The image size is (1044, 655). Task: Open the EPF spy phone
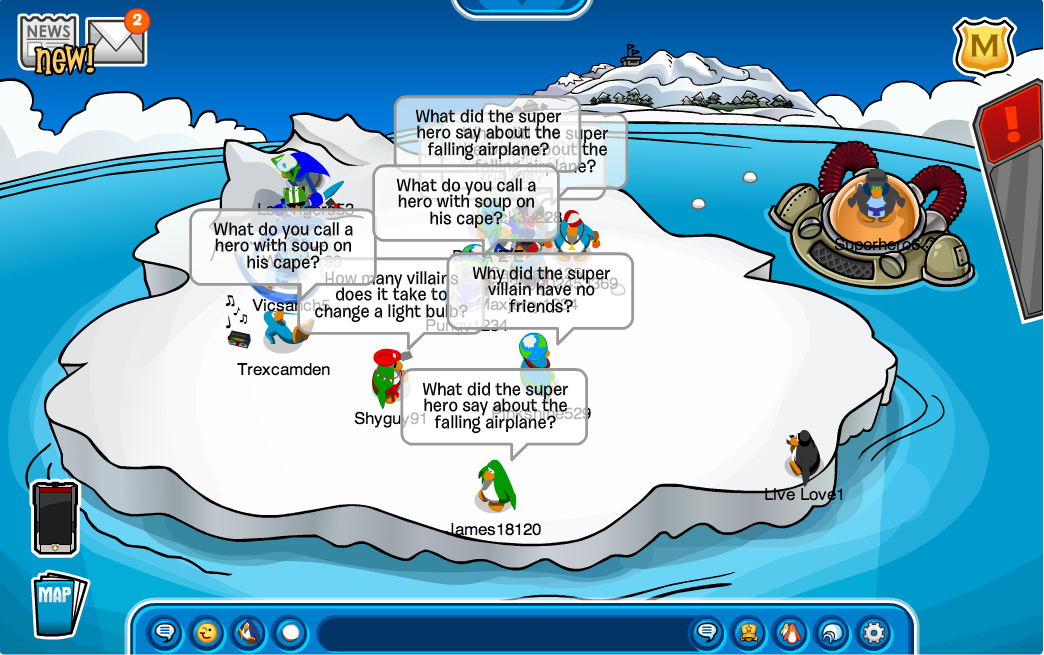tap(54, 518)
